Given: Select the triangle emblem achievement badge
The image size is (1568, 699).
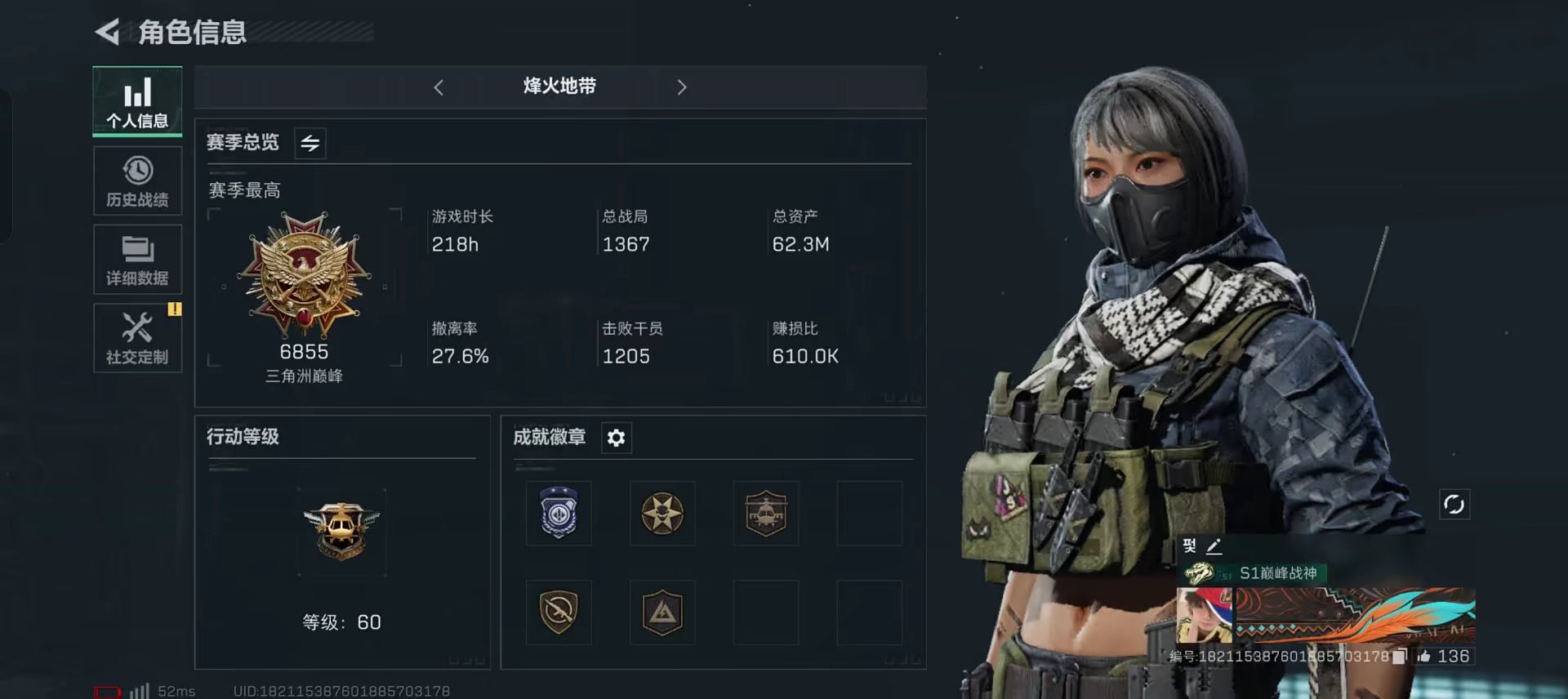Looking at the screenshot, I should (662, 612).
